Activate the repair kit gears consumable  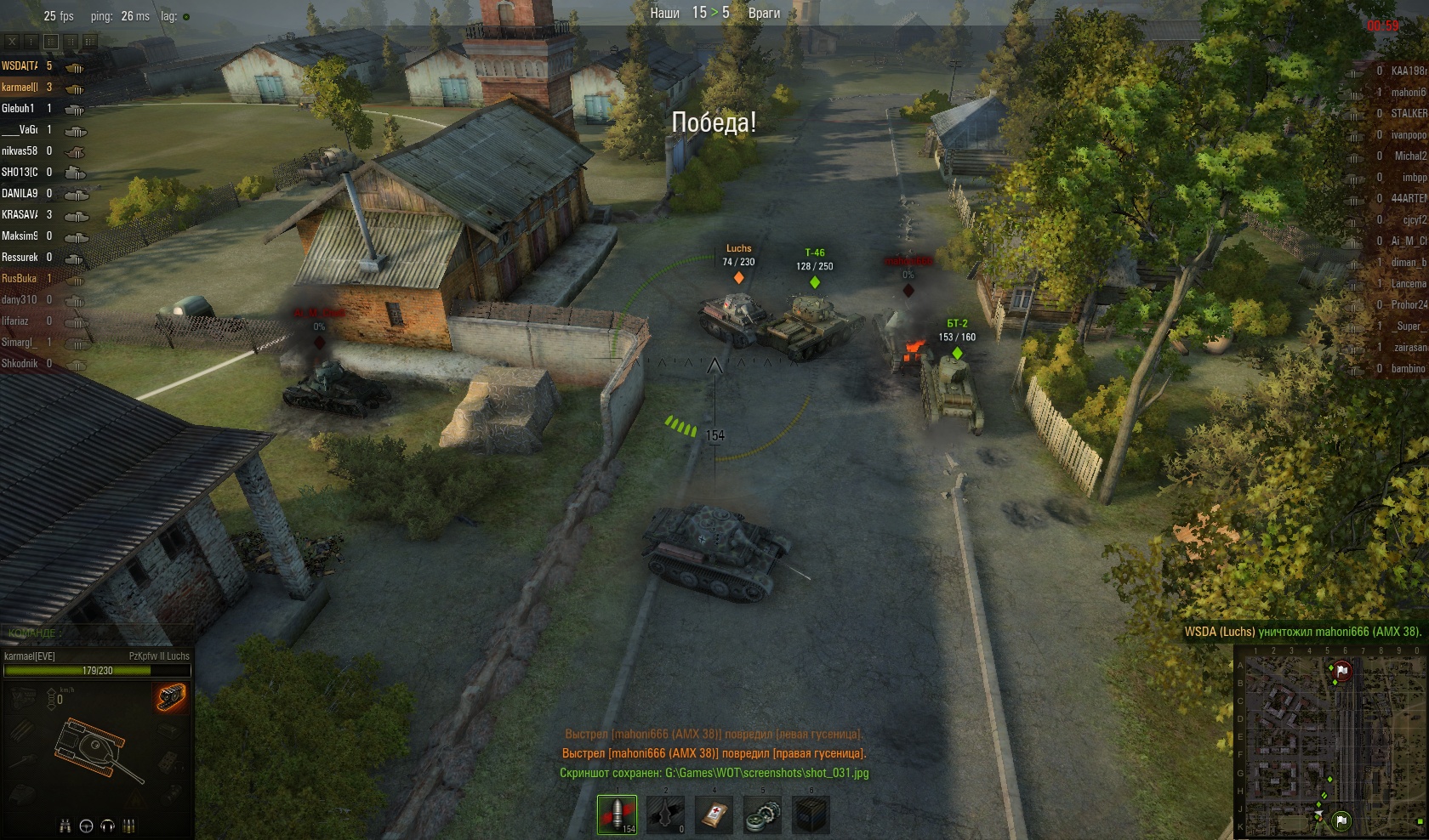(762, 814)
